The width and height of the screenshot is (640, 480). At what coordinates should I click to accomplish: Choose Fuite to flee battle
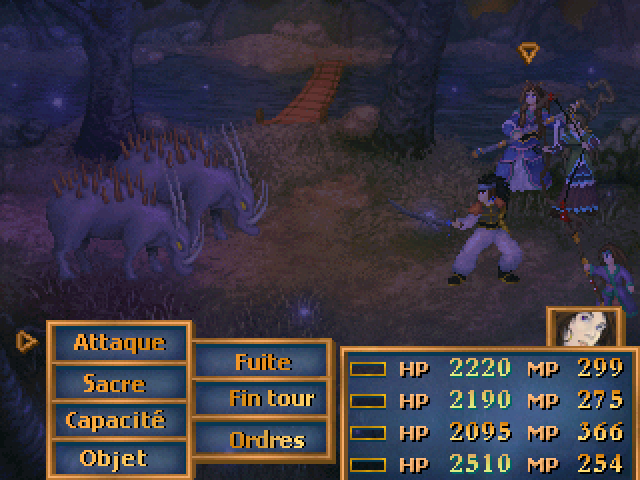262,361
